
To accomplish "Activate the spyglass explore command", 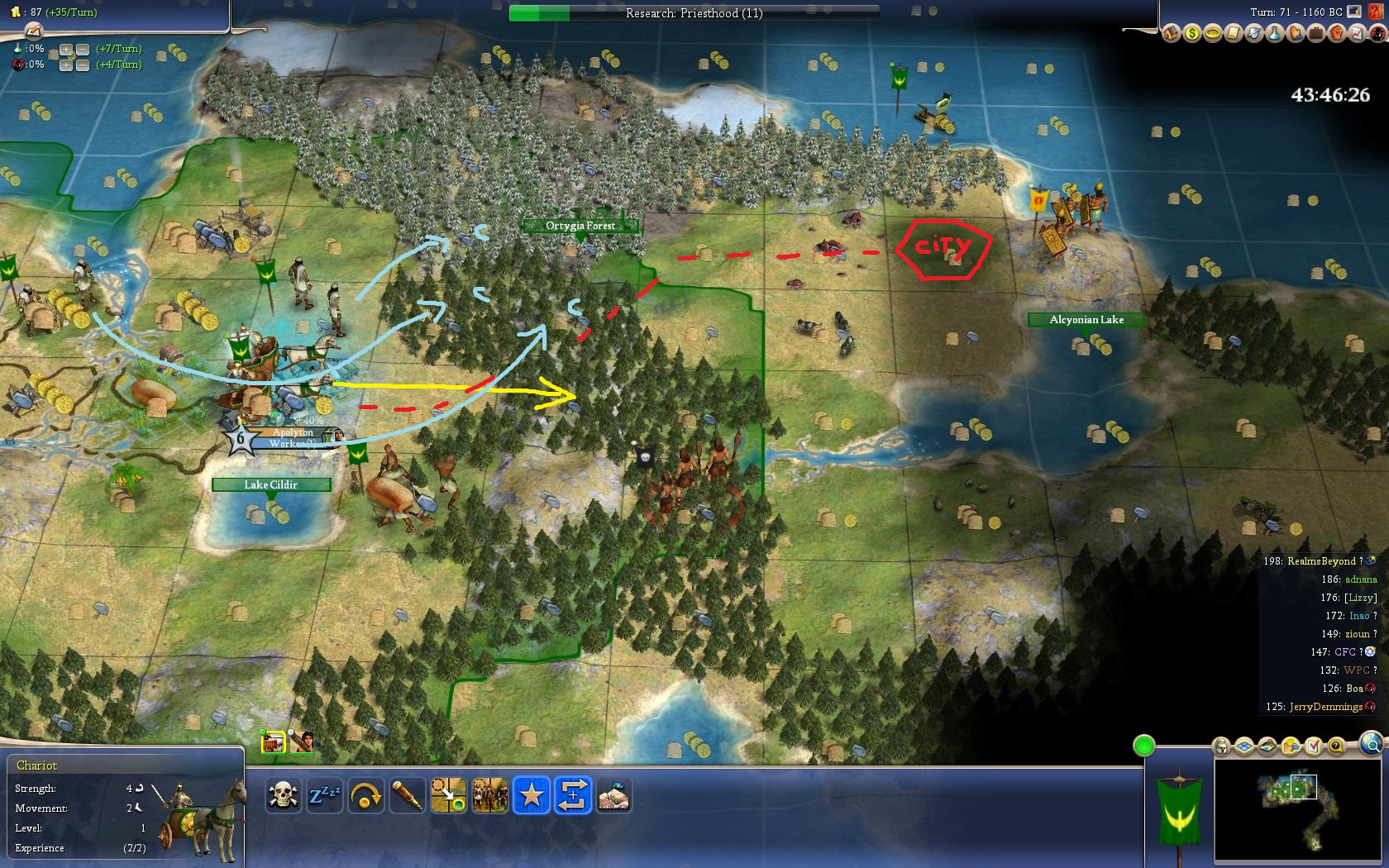I will pos(407,796).
